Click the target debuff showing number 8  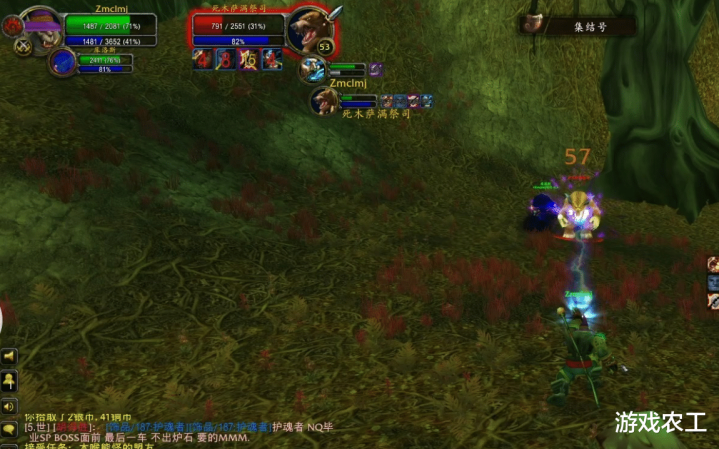pos(225,59)
